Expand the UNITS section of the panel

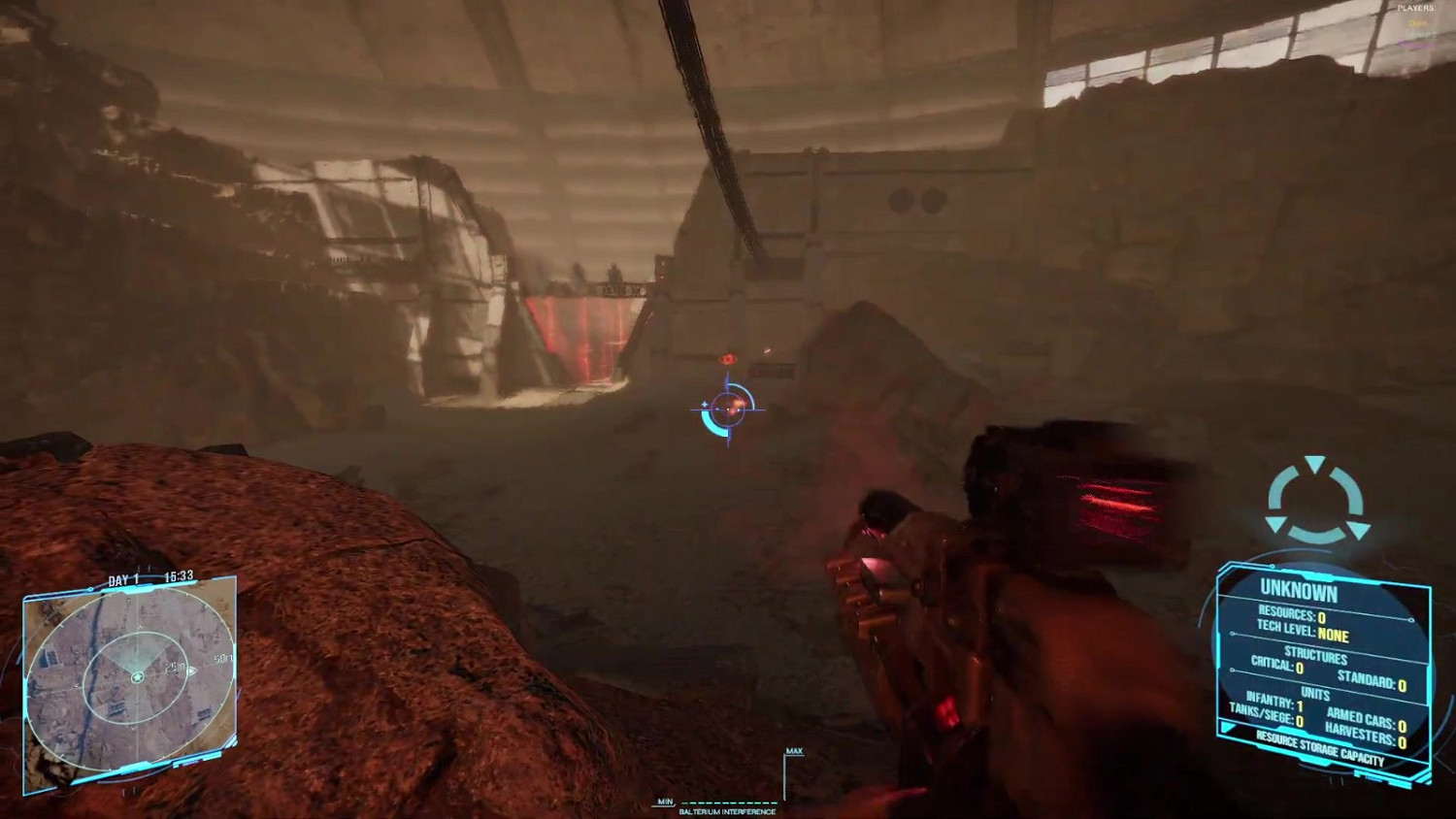(1315, 693)
